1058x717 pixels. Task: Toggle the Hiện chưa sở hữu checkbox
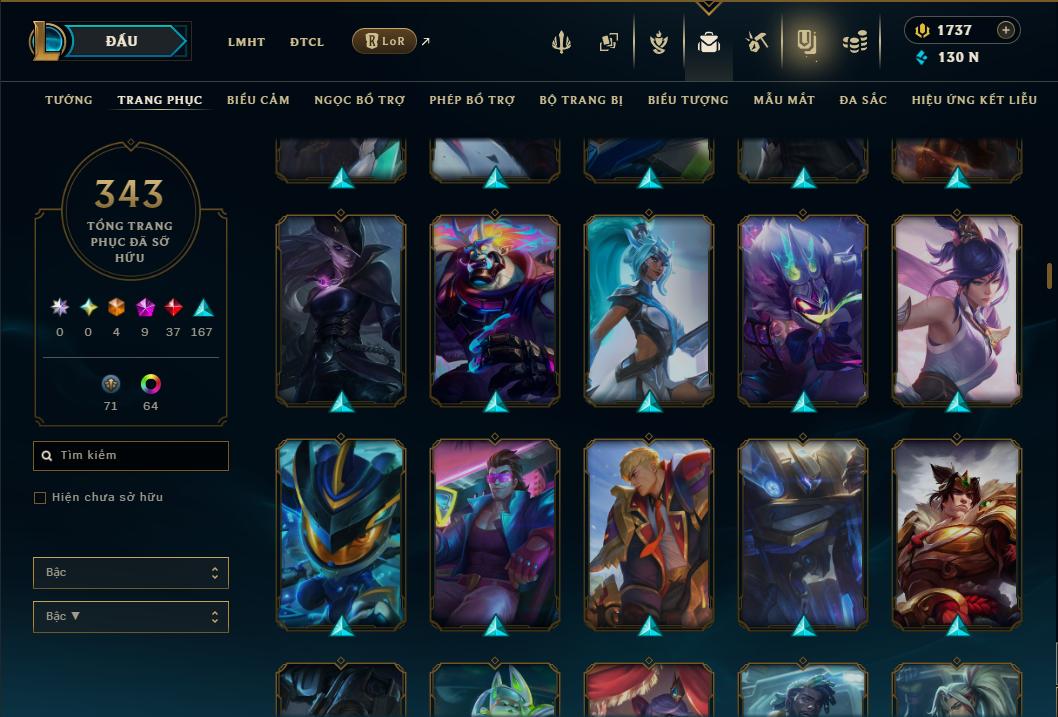click(40, 498)
